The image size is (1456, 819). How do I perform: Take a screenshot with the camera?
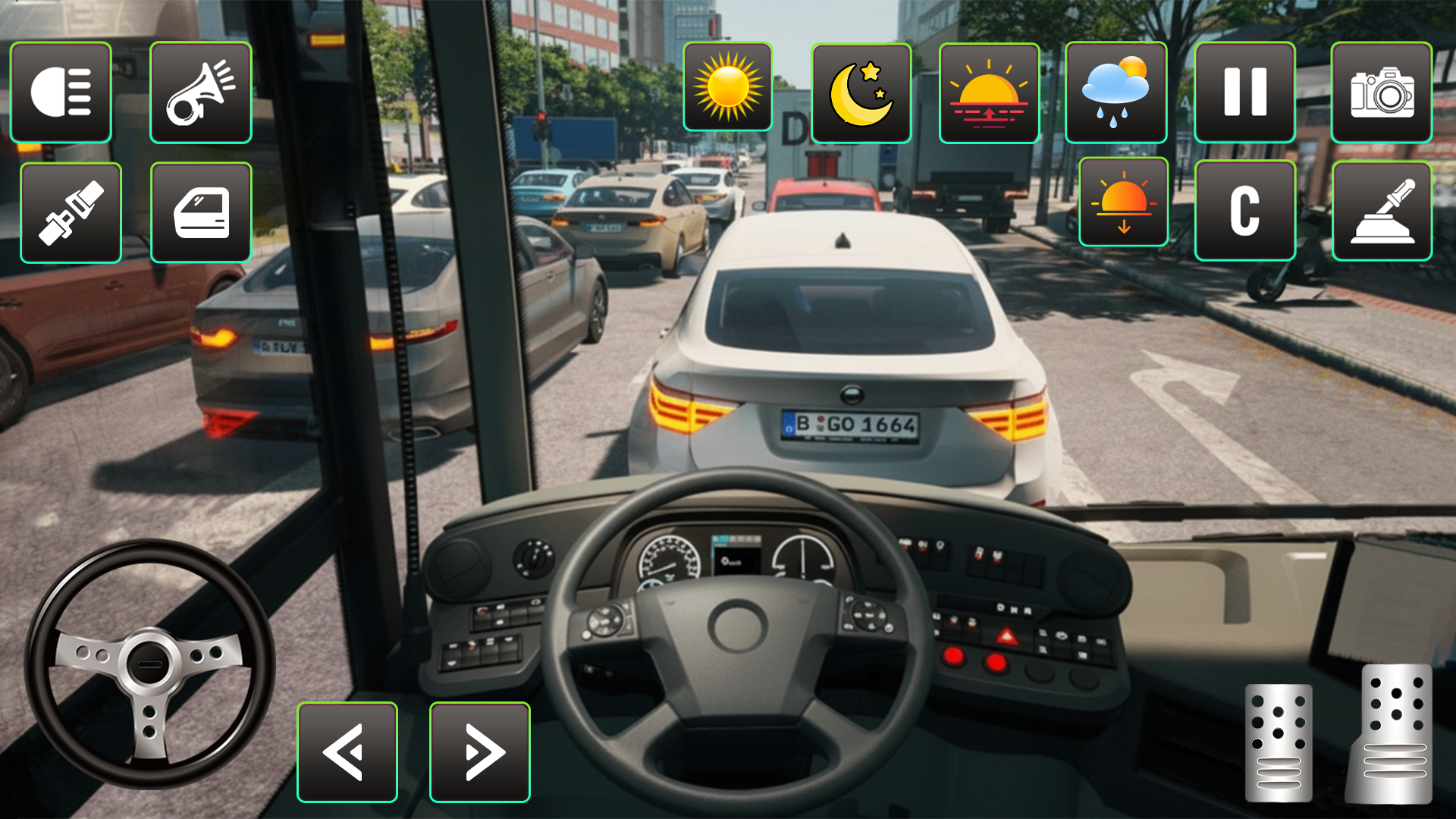[x=1382, y=93]
